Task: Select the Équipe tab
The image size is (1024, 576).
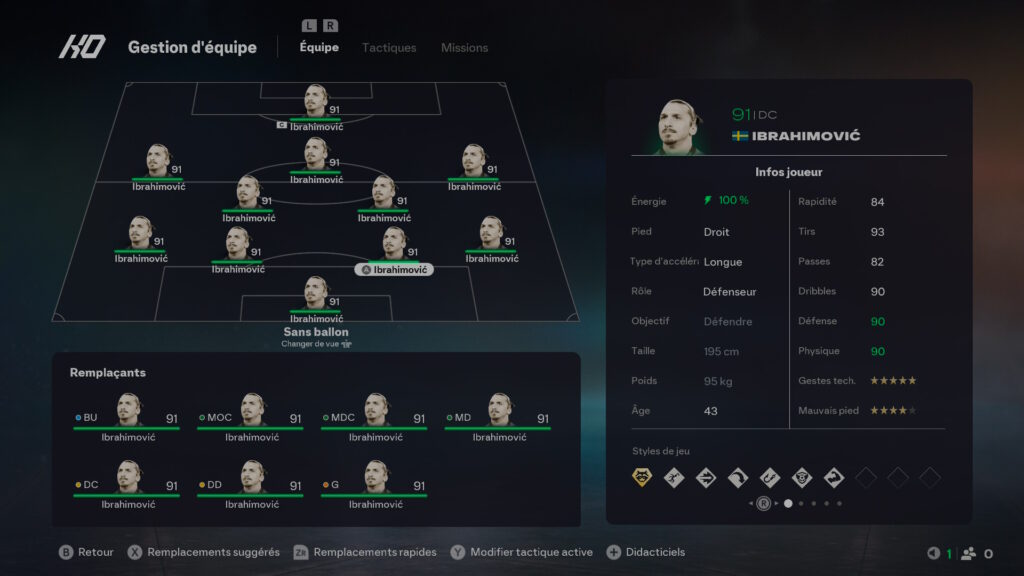Action: [319, 48]
